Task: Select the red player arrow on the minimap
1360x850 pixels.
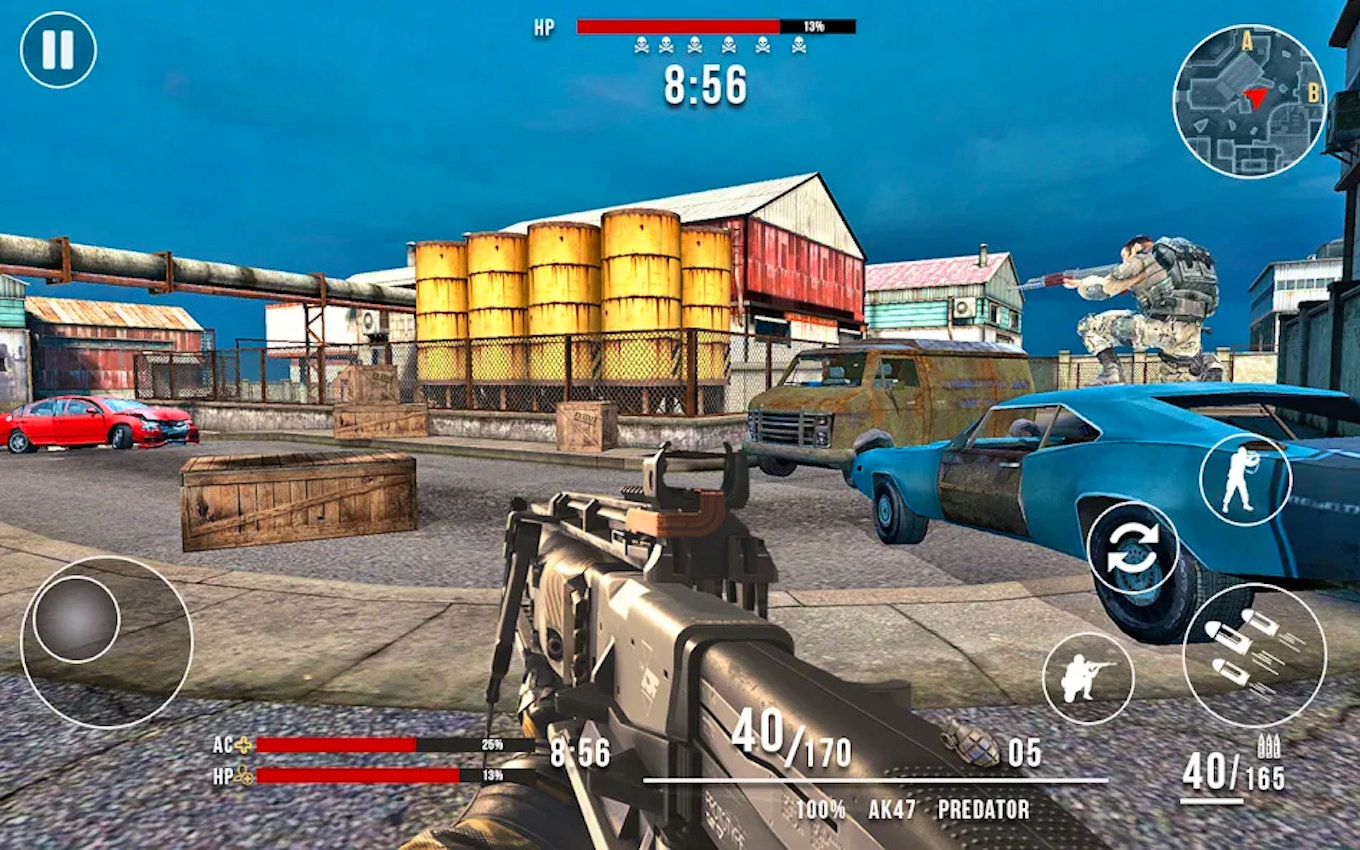Action: (x=1255, y=97)
